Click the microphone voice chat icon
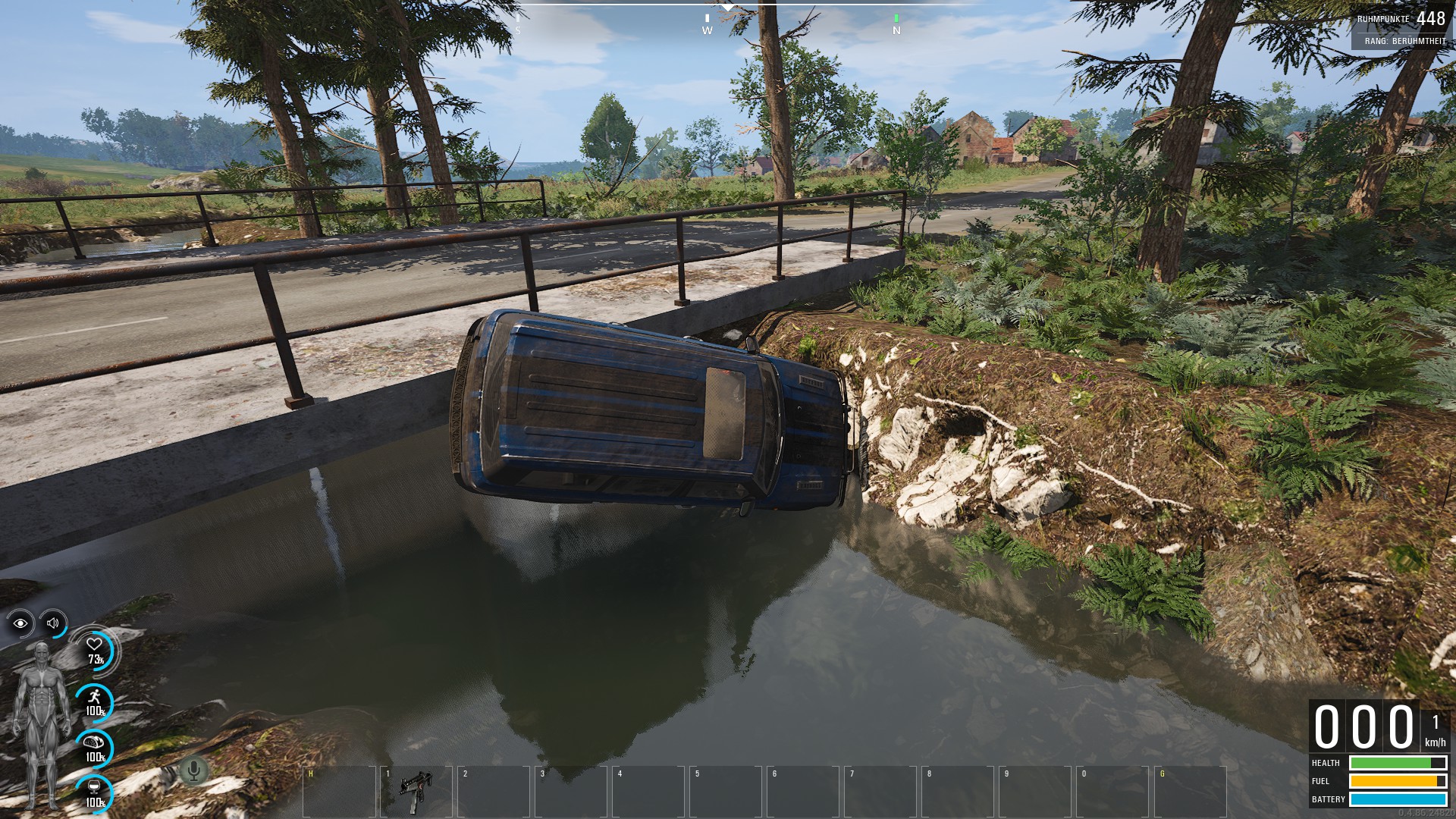 [194, 771]
